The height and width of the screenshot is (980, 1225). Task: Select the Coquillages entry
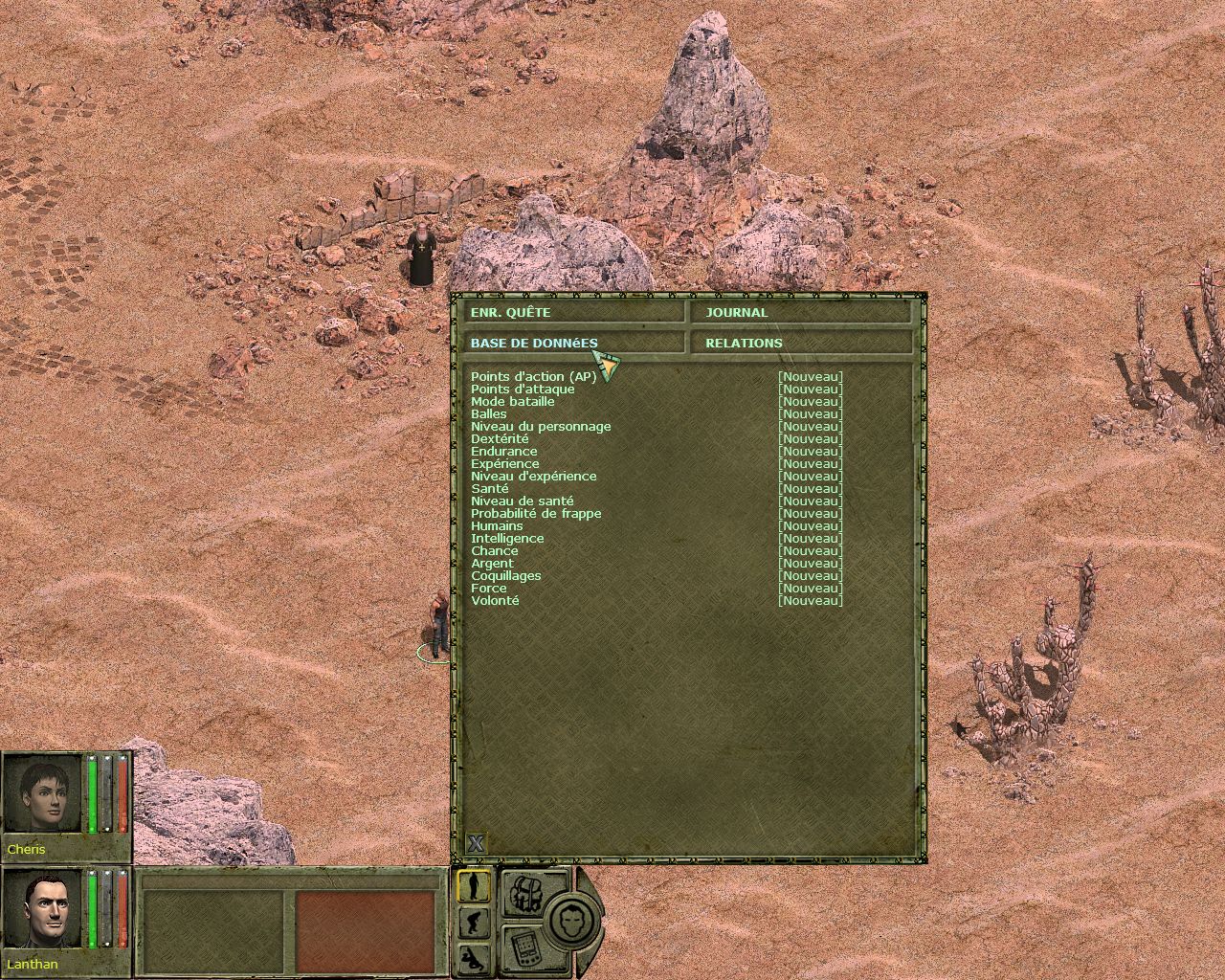pyautogui.click(x=505, y=575)
